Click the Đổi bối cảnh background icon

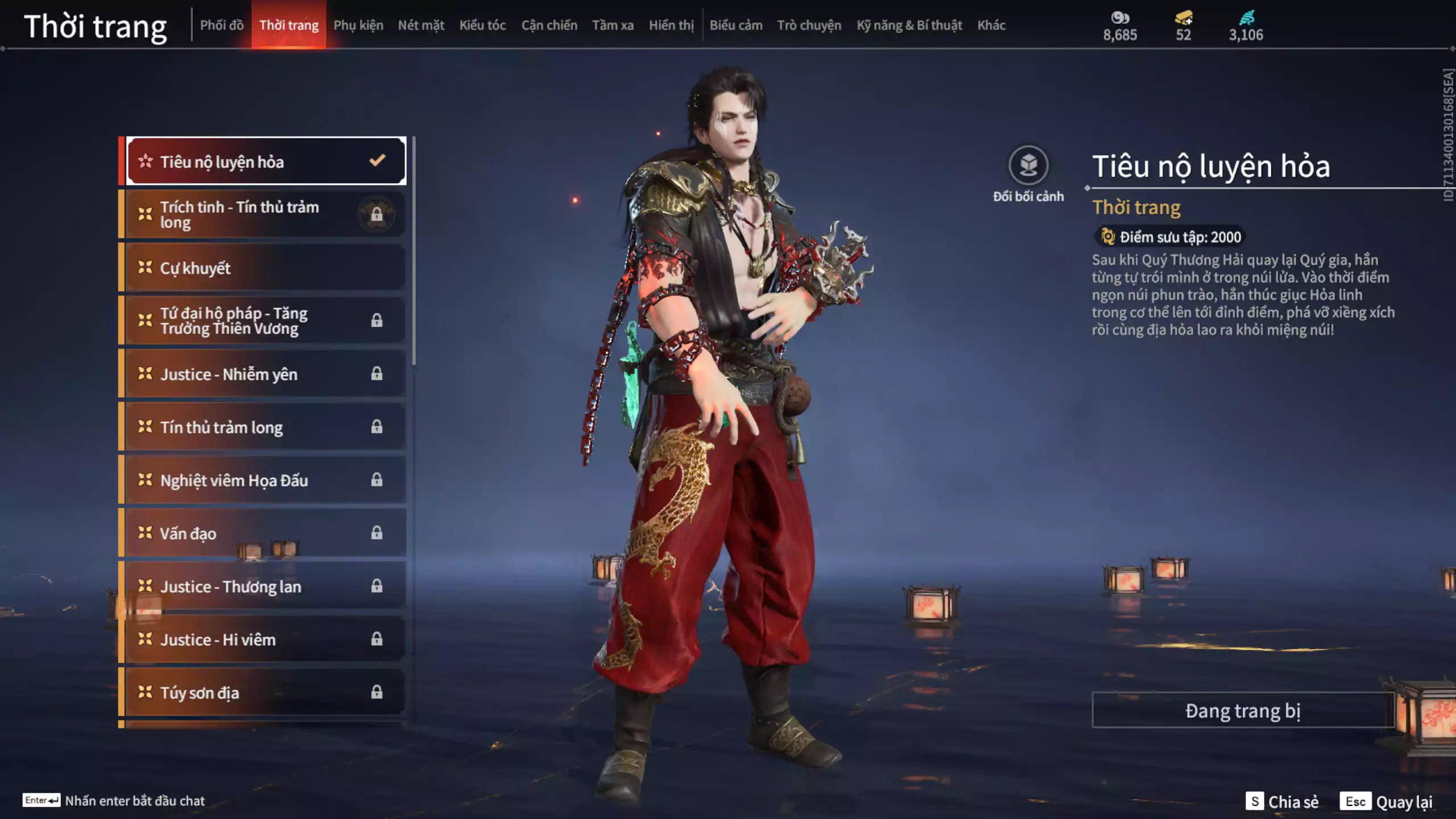pos(1028,166)
